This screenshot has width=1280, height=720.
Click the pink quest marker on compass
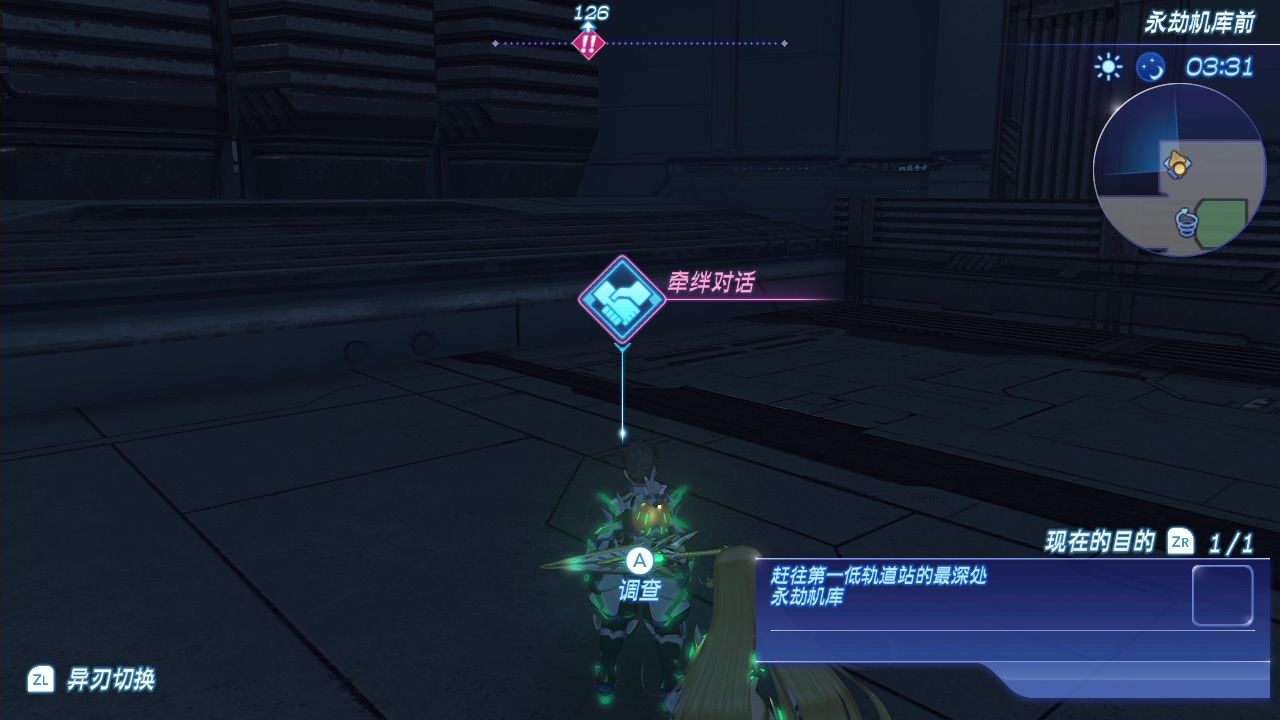click(x=588, y=44)
